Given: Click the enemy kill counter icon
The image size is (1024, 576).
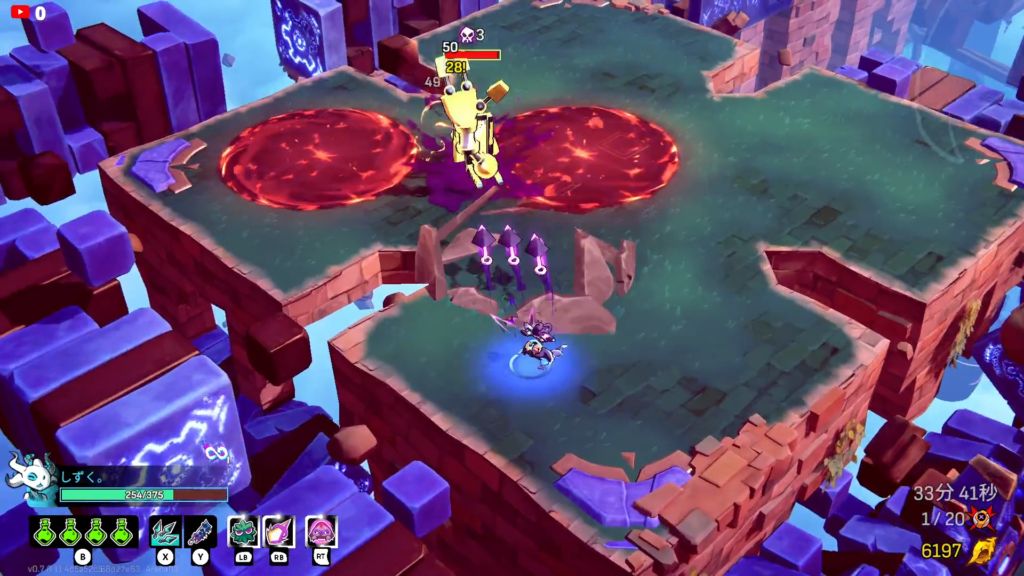Looking at the screenshot, I should click(982, 519).
